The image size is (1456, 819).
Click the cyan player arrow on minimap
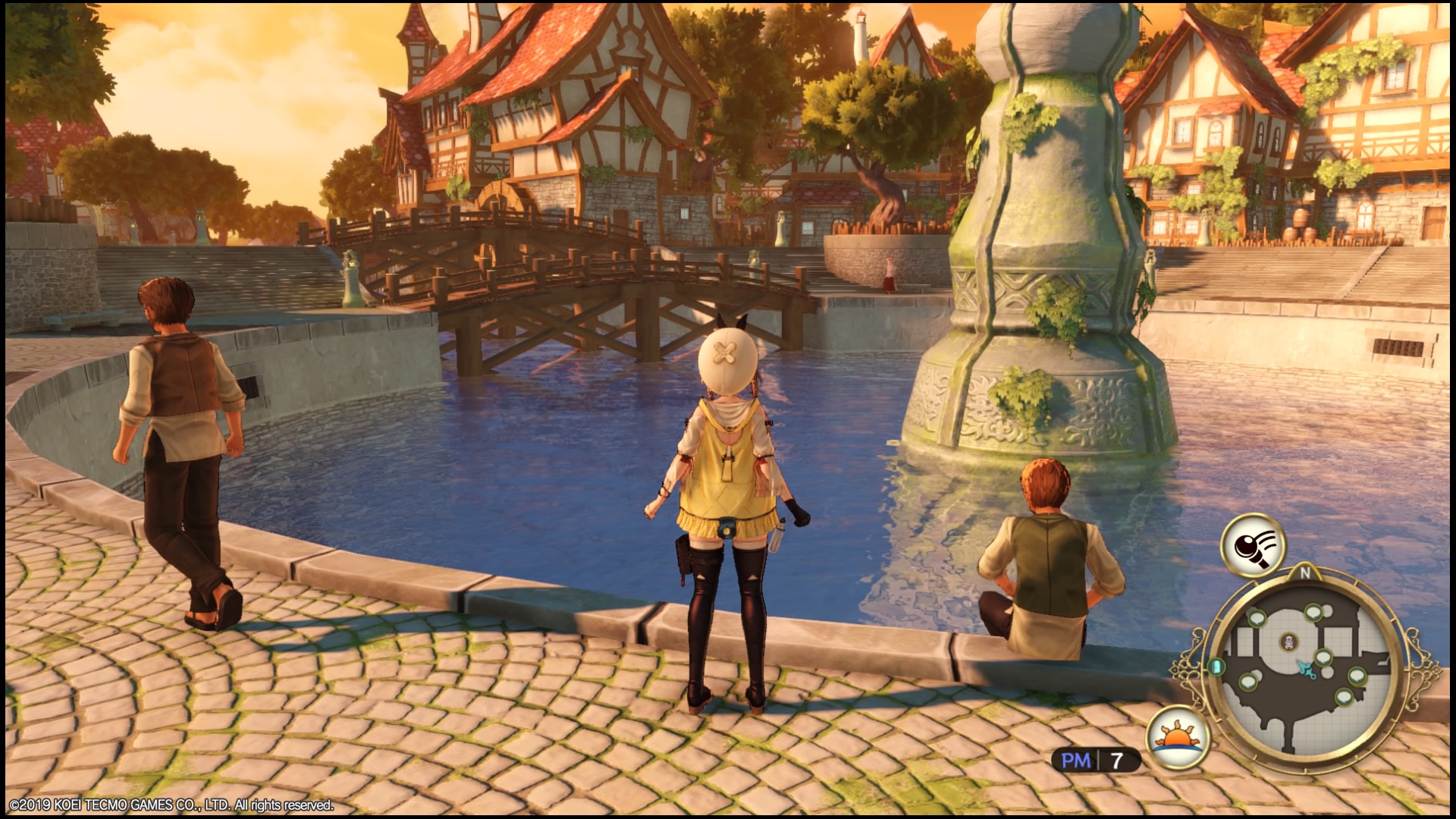point(1305,669)
